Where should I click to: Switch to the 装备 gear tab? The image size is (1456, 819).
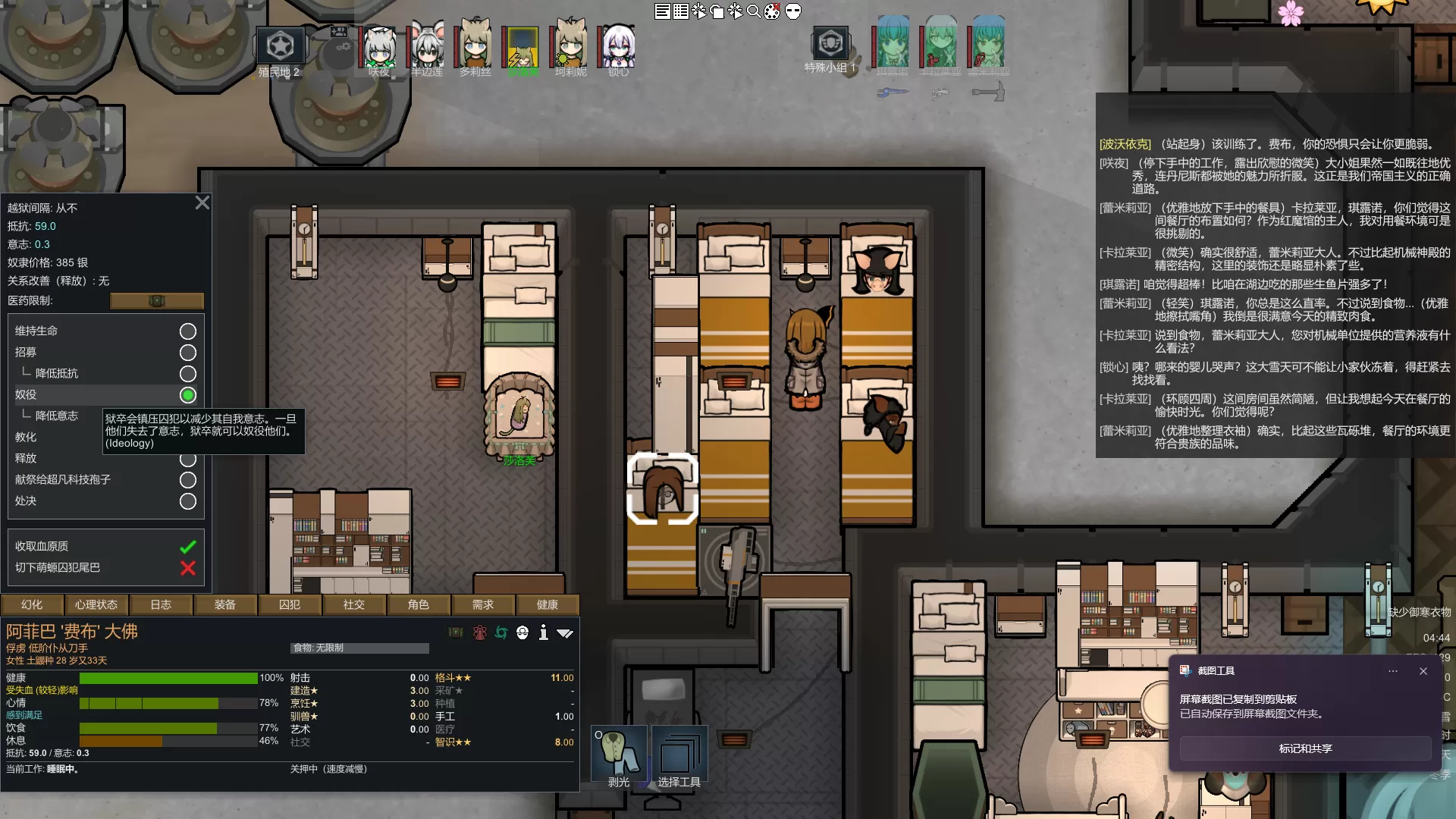click(224, 604)
